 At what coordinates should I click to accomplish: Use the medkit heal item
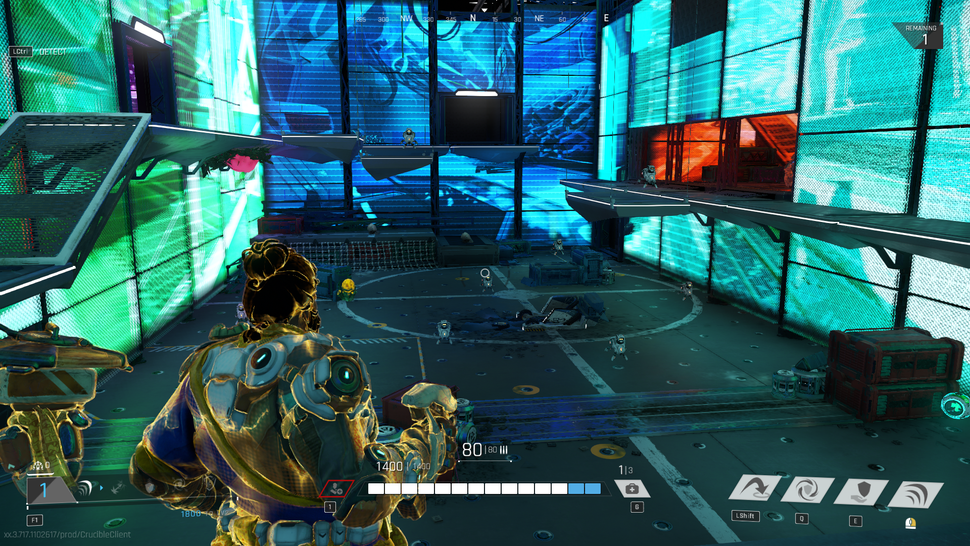coord(632,489)
